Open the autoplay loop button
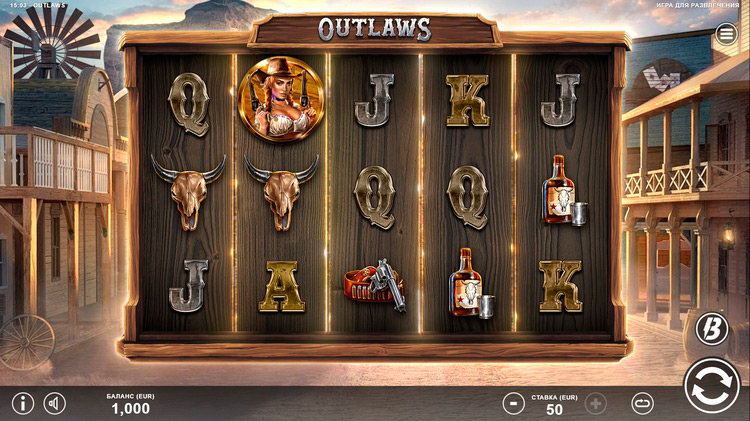The image size is (750, 421). tap(643, 404)
